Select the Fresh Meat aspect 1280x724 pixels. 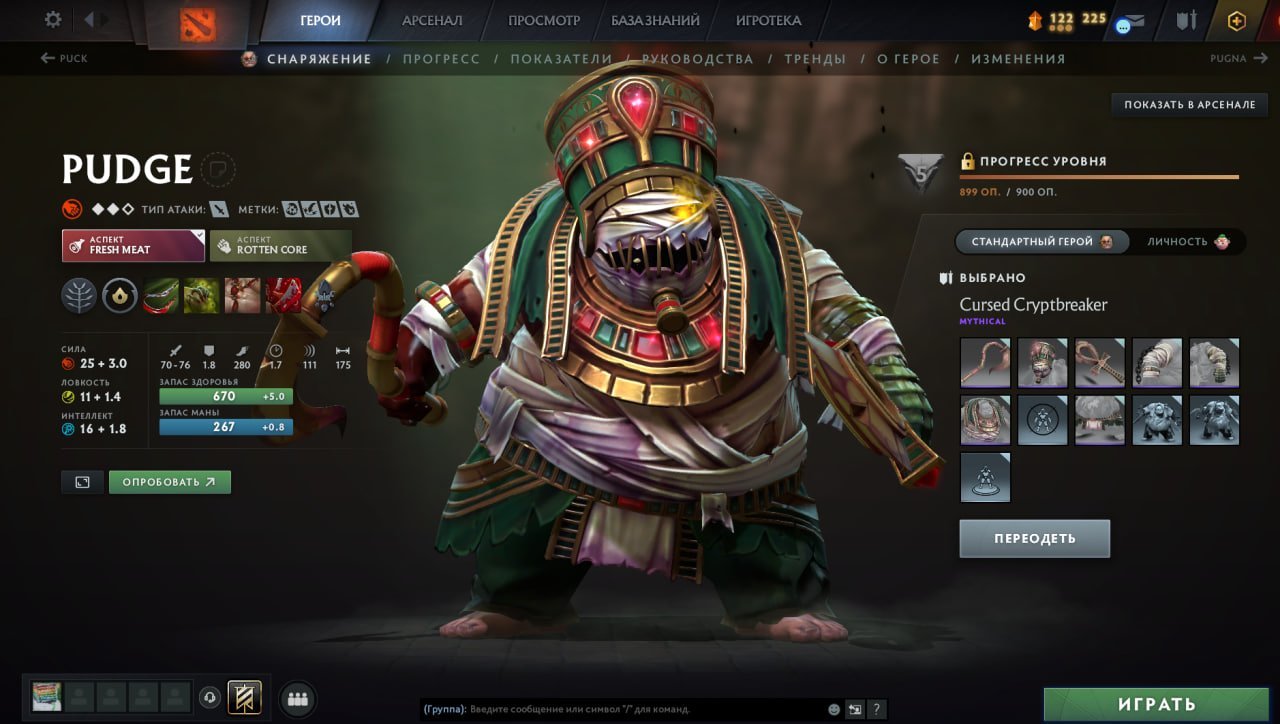[x=132, y=243]
